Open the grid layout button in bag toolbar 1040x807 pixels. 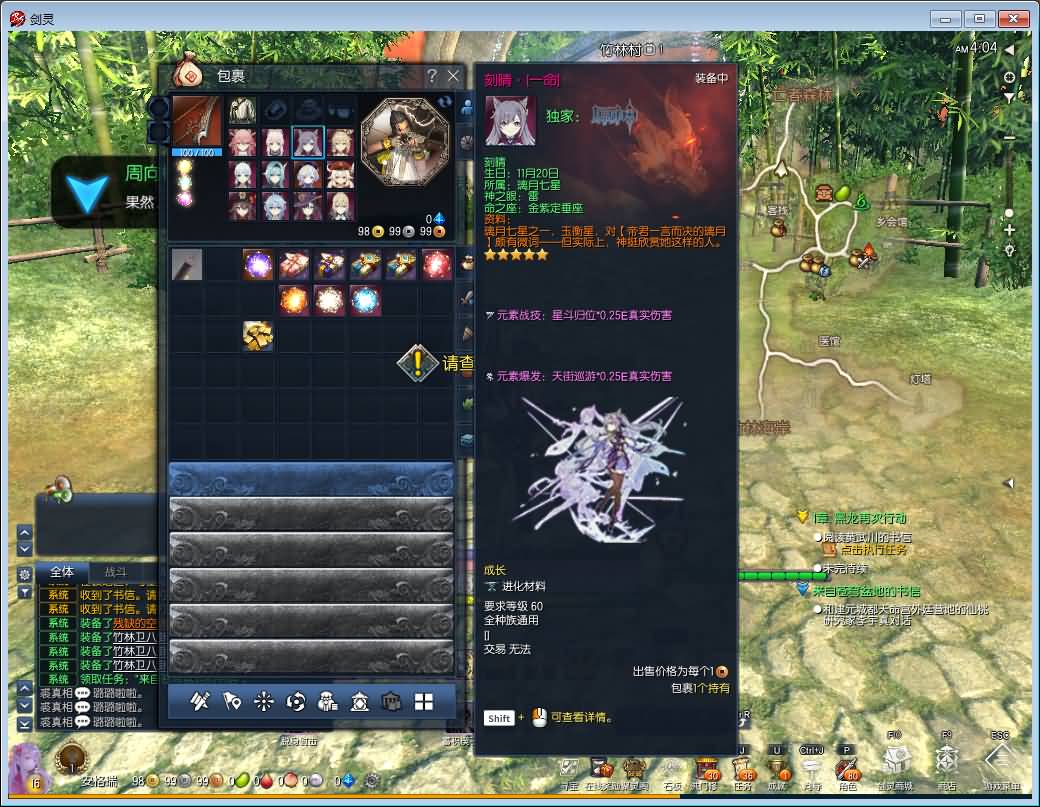pos(424,702)
